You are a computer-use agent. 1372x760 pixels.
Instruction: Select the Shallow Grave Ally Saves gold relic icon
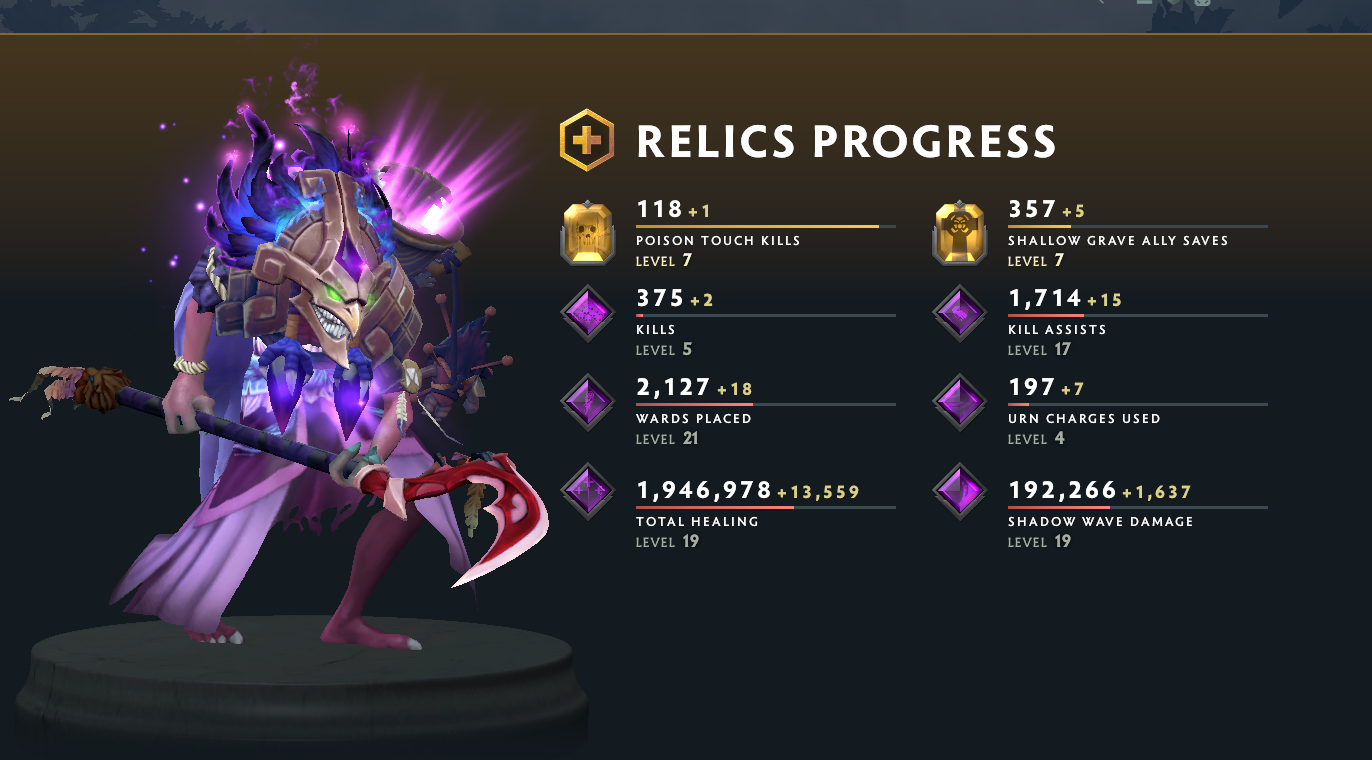click(x=958, y=232)
